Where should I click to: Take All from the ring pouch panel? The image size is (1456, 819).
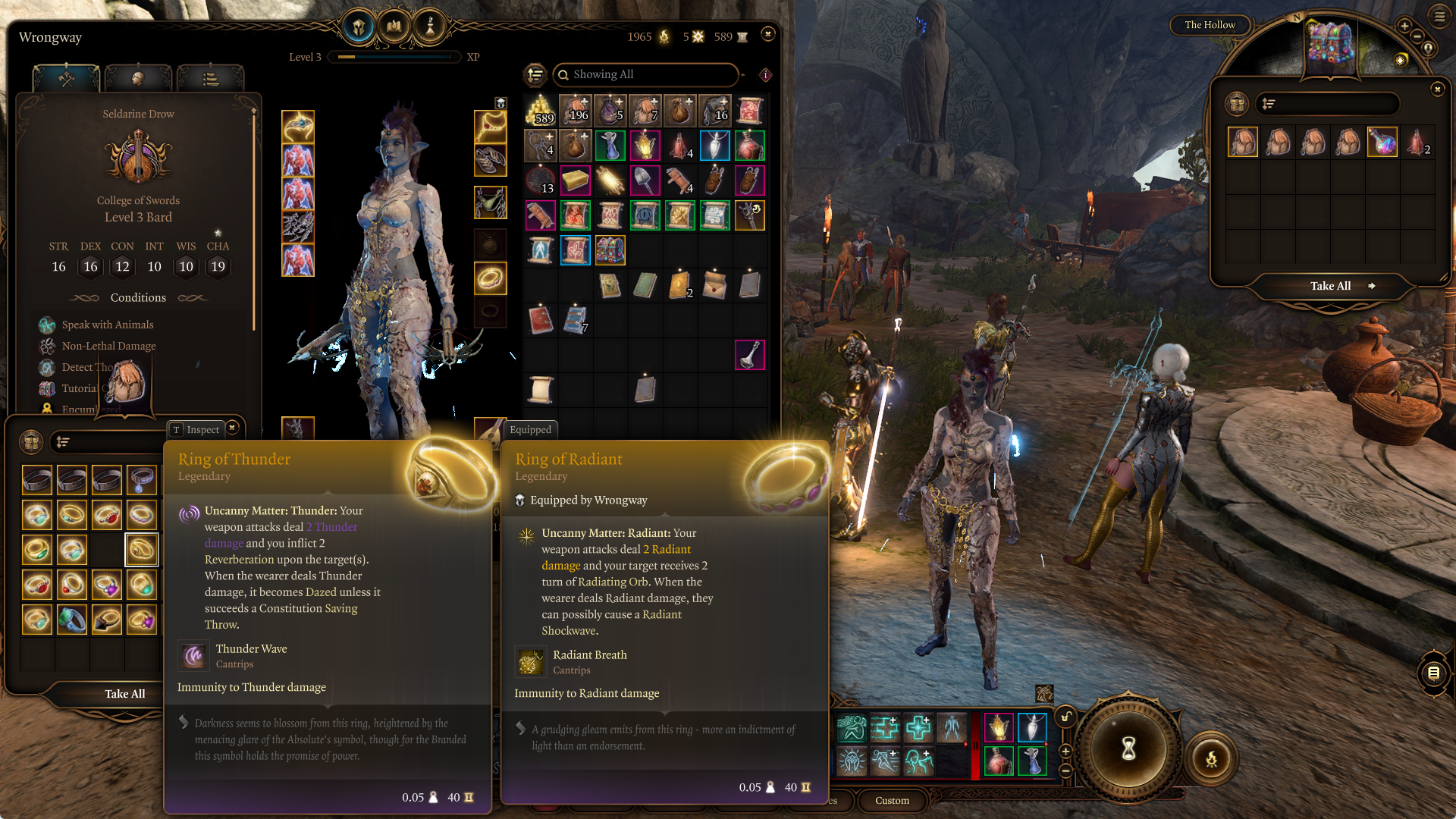point(124,694)
